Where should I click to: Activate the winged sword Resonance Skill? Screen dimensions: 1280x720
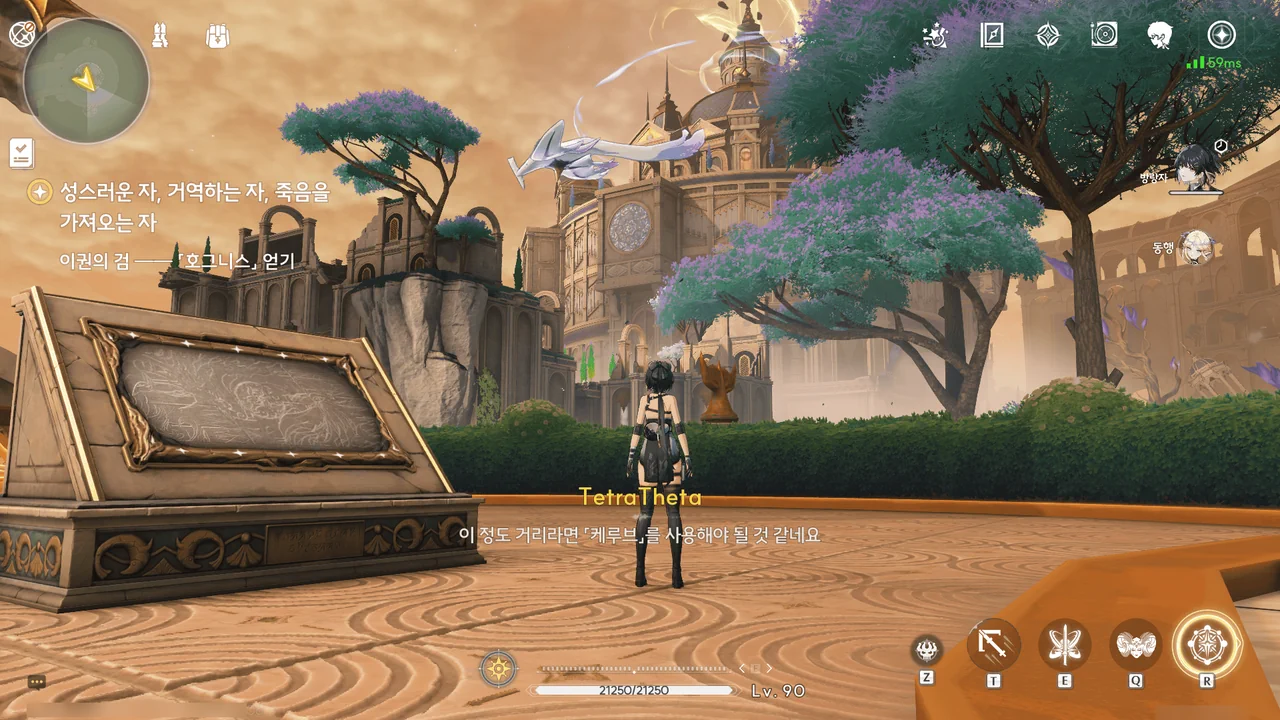[1064, 645]
